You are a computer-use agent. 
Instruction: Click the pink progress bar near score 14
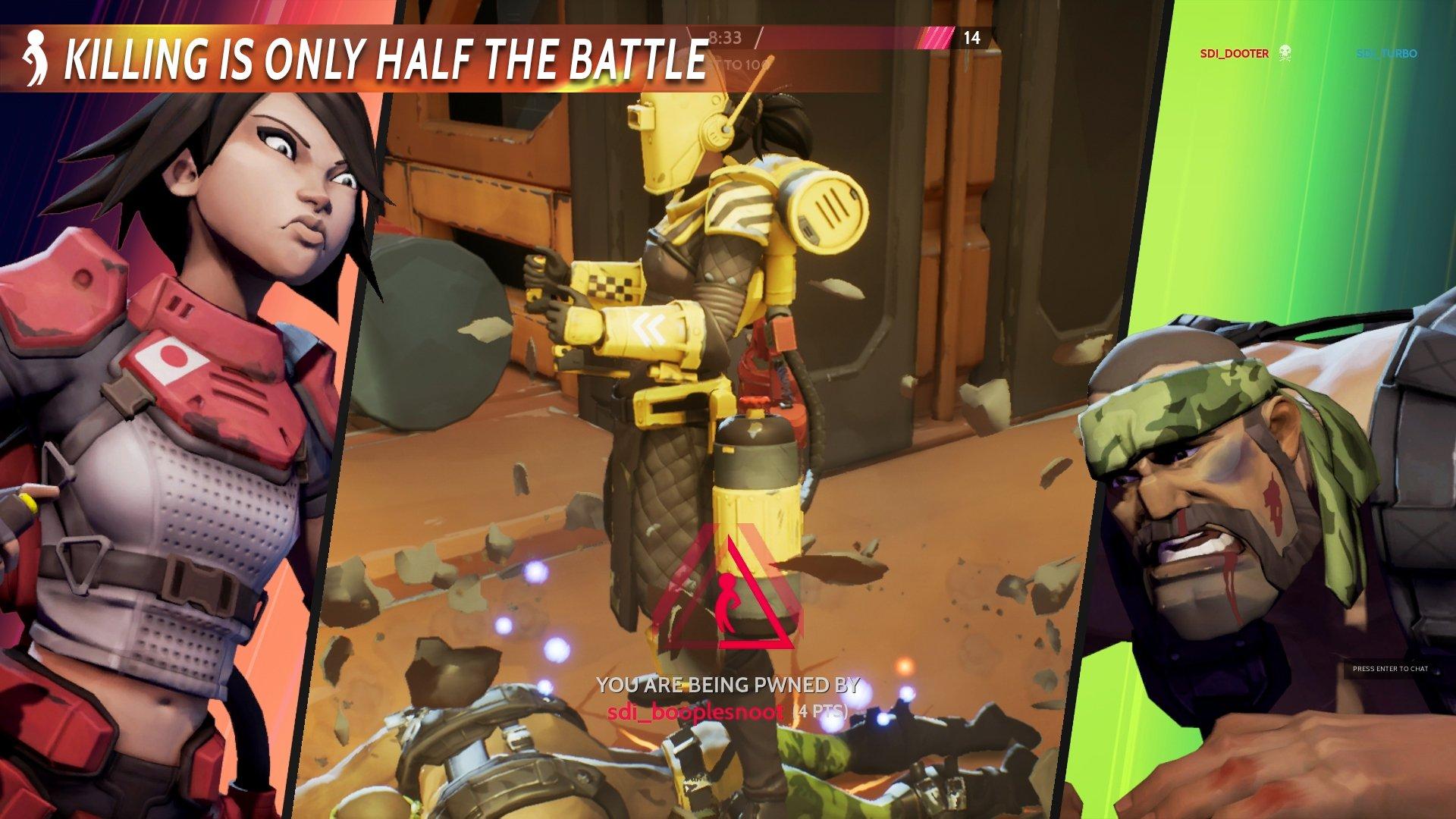click(934, 36)
